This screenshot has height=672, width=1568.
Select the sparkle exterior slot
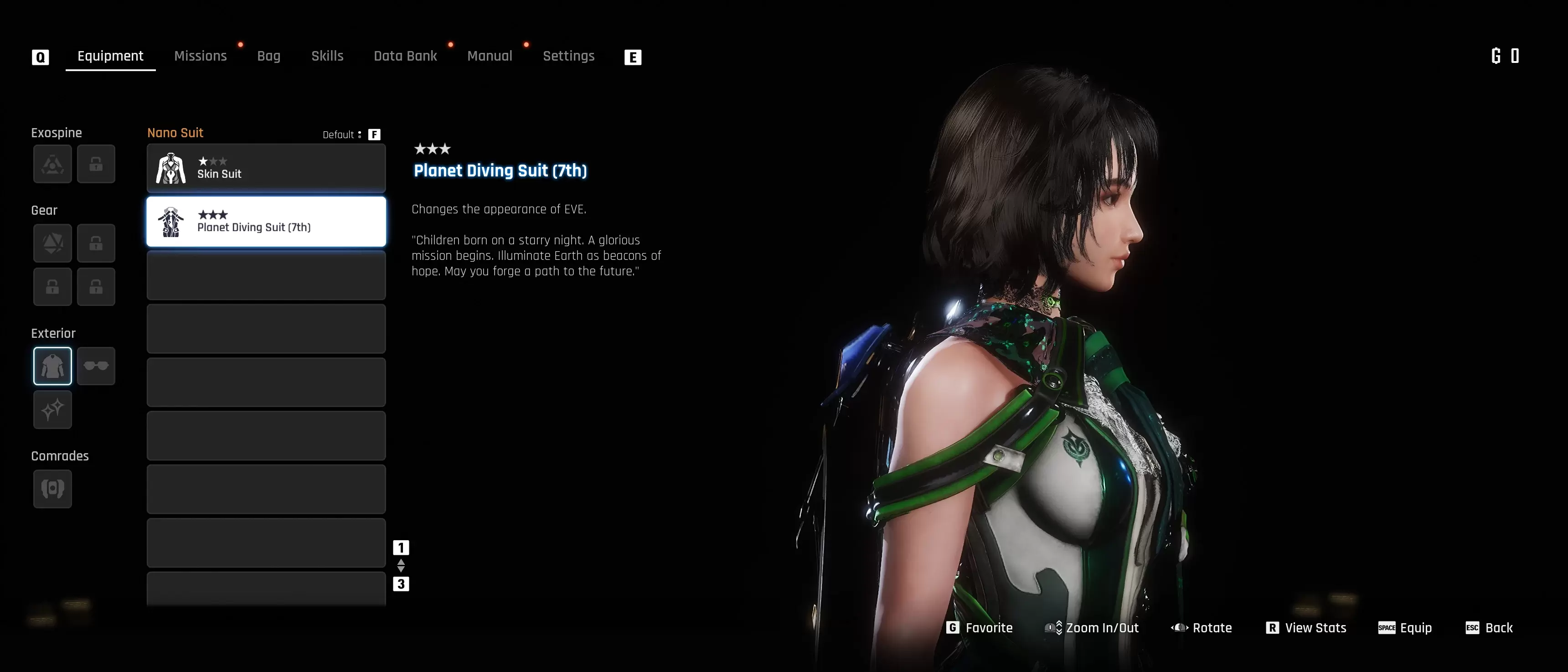[52, 410]
